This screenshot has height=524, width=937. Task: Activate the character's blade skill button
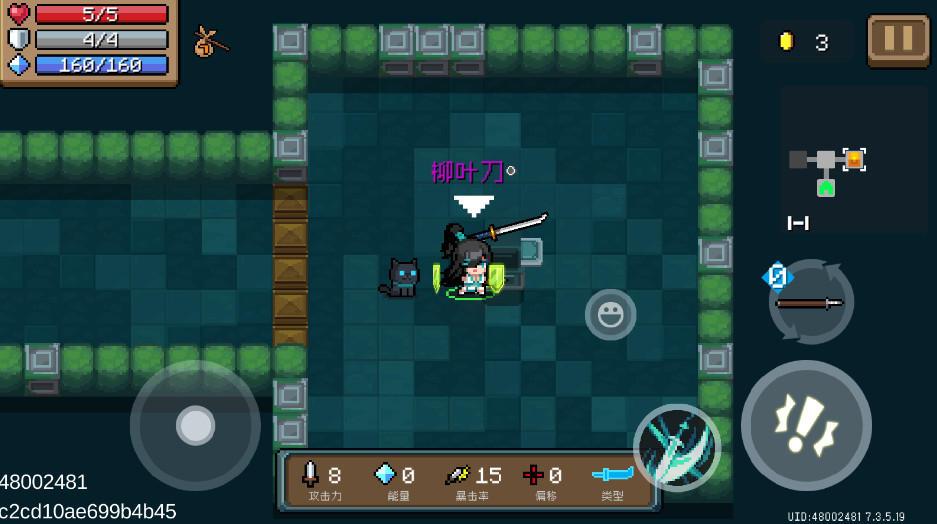pos(677,448)
